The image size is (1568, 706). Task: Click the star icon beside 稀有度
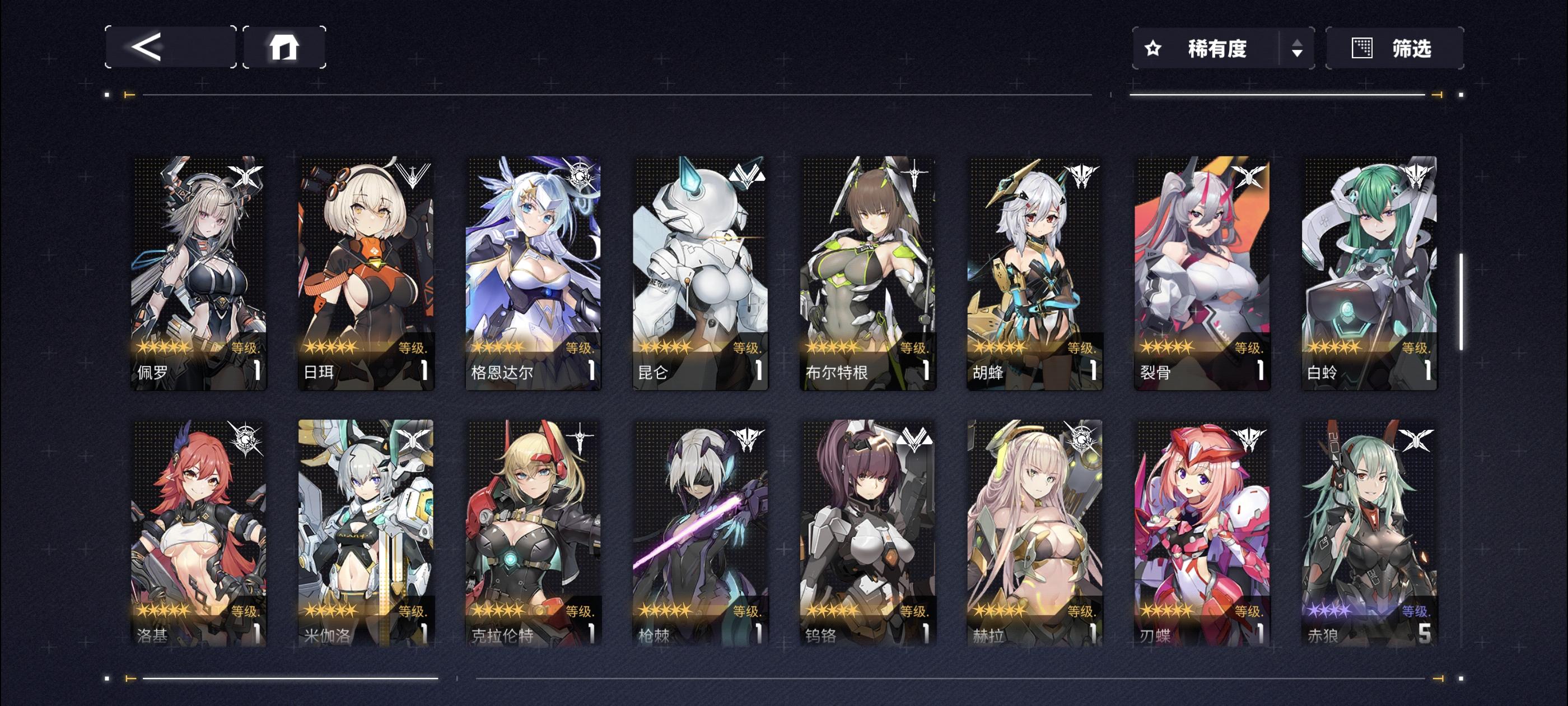1154,49
